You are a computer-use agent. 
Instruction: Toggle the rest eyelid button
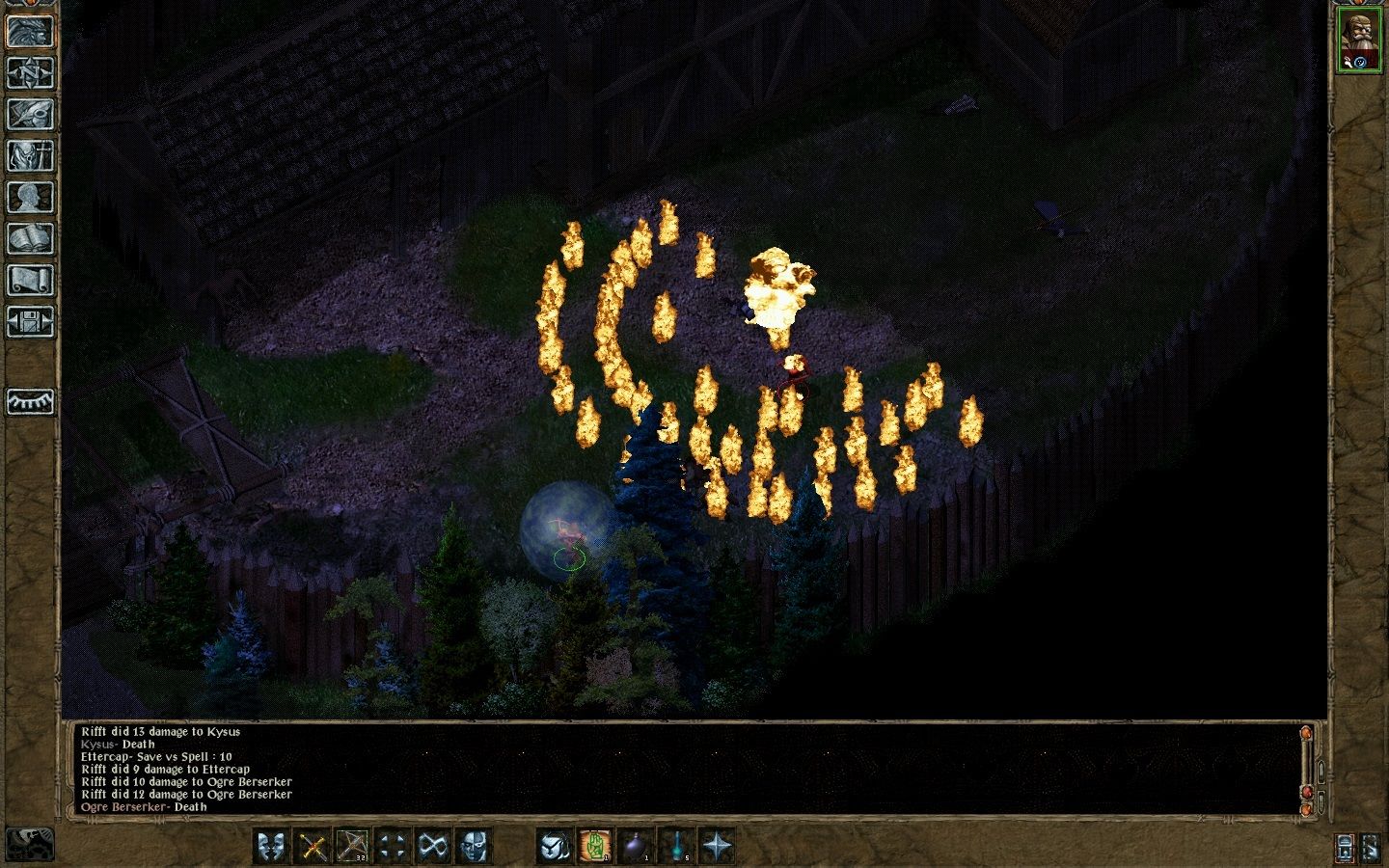click(x=30, y=401)
